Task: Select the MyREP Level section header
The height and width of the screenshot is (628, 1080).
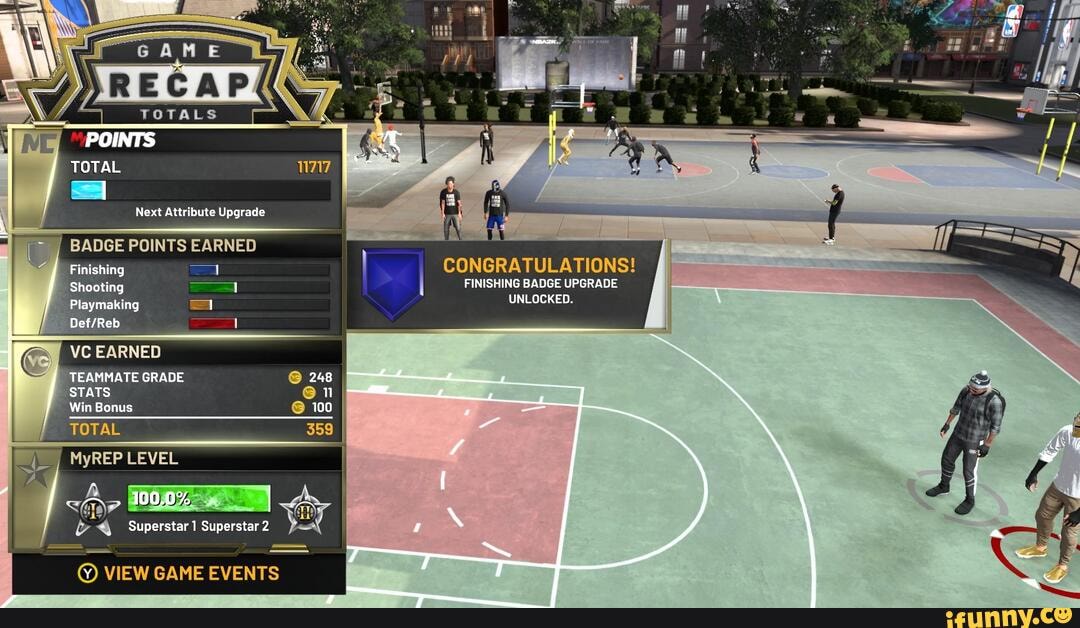Action: [124, 458]
